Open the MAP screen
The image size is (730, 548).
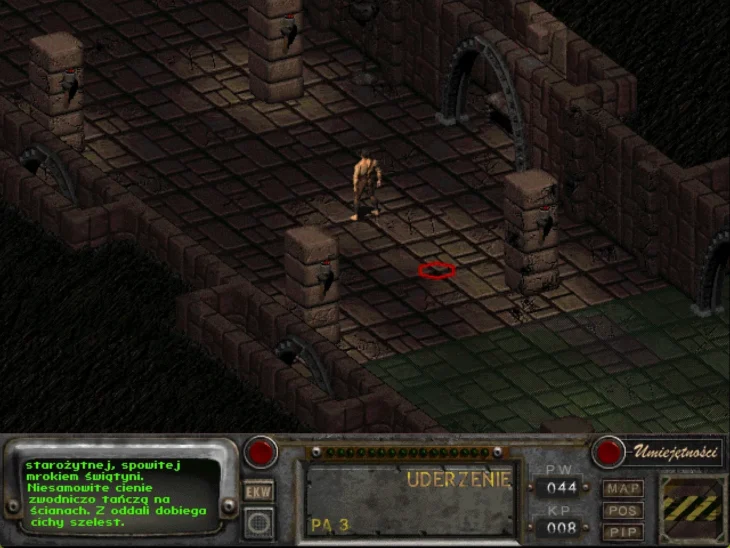[x=622, y=489]
